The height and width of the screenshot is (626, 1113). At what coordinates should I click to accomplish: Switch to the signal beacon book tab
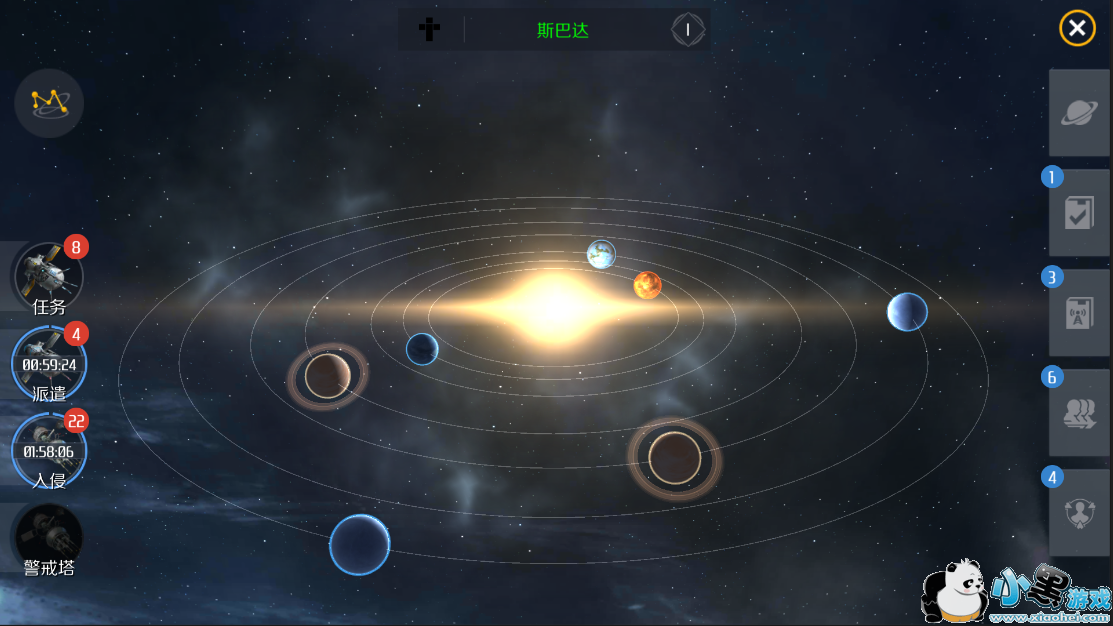[x=1079, y=313]
